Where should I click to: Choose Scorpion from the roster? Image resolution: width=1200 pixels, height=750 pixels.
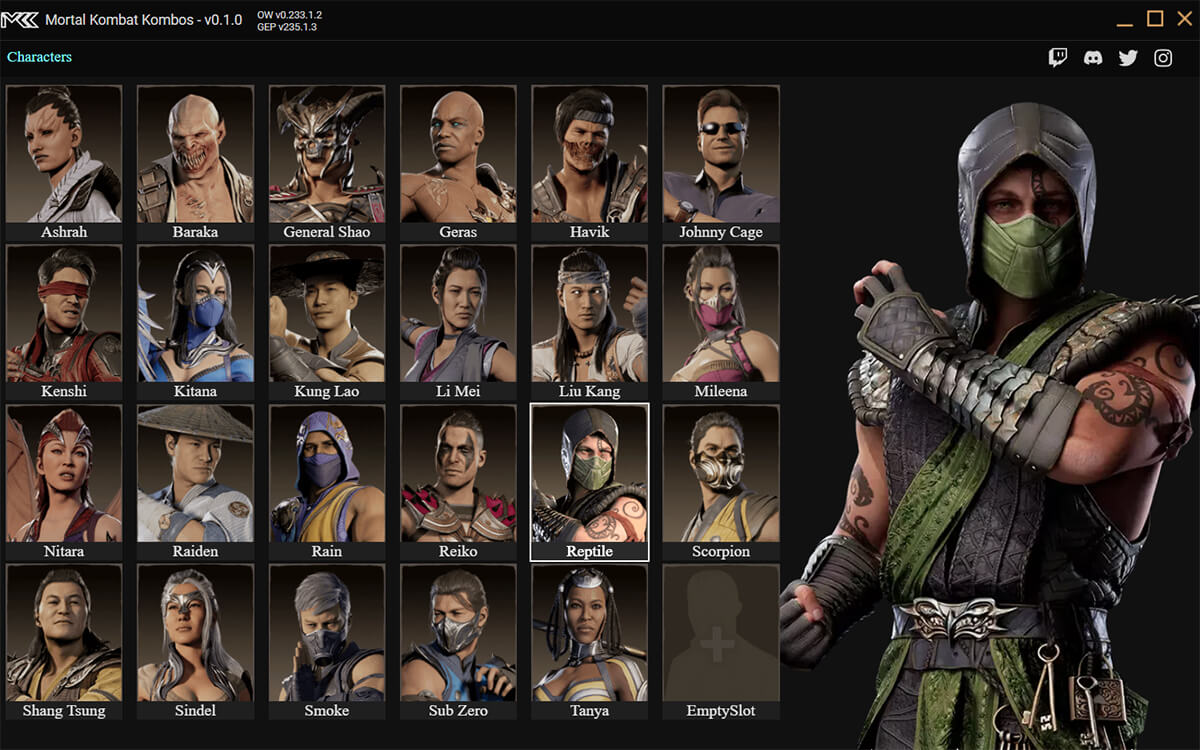[721, 482]
